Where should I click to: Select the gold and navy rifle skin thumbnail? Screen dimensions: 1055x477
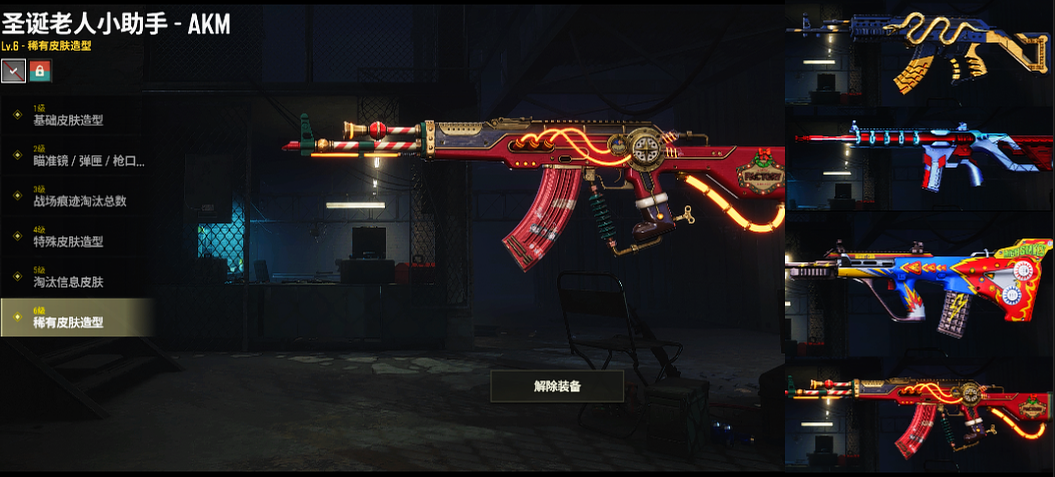click(919, 53)
